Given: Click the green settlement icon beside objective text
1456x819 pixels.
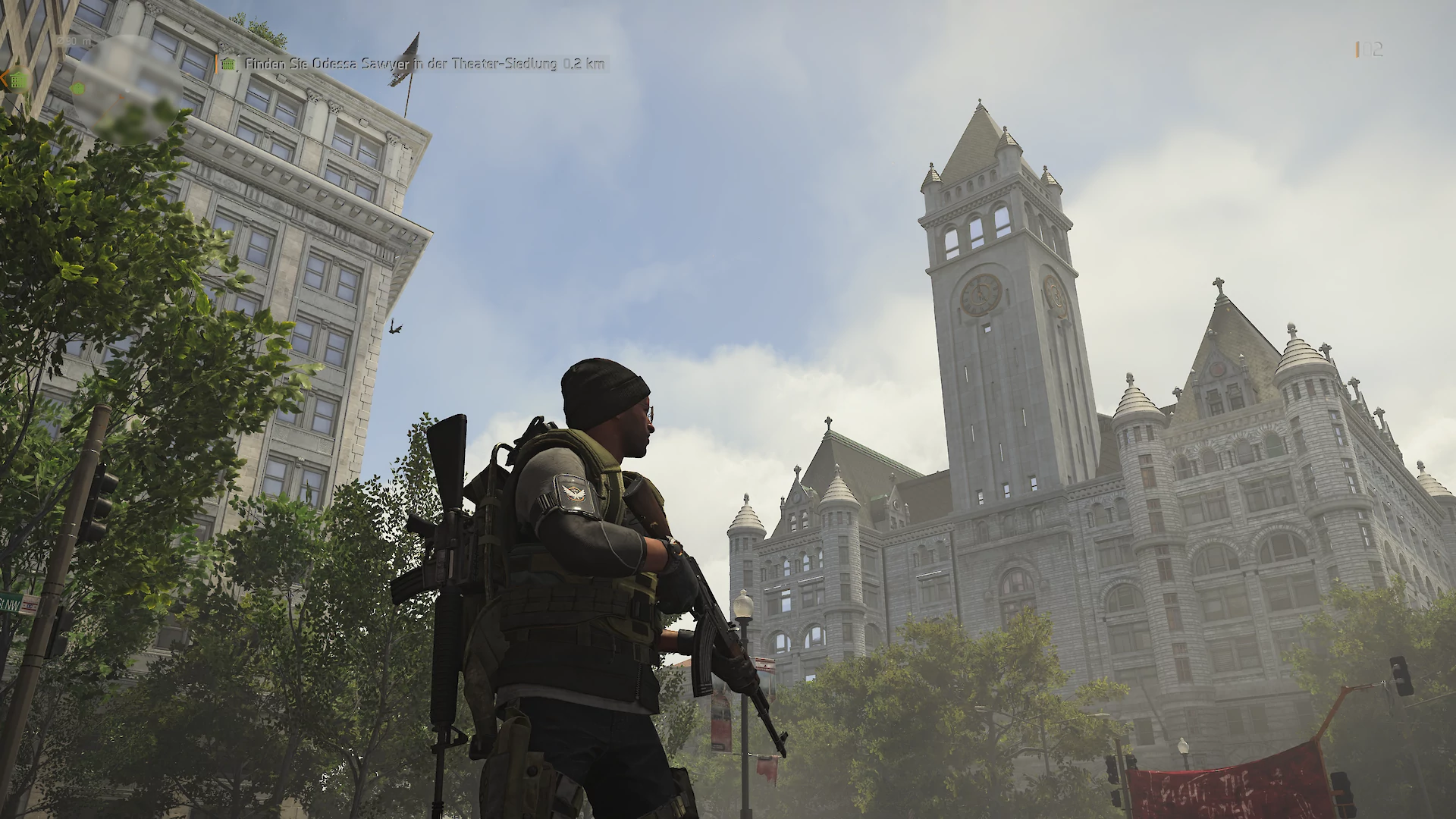Looking at the screenshot, I should click(x=228, y=64).
